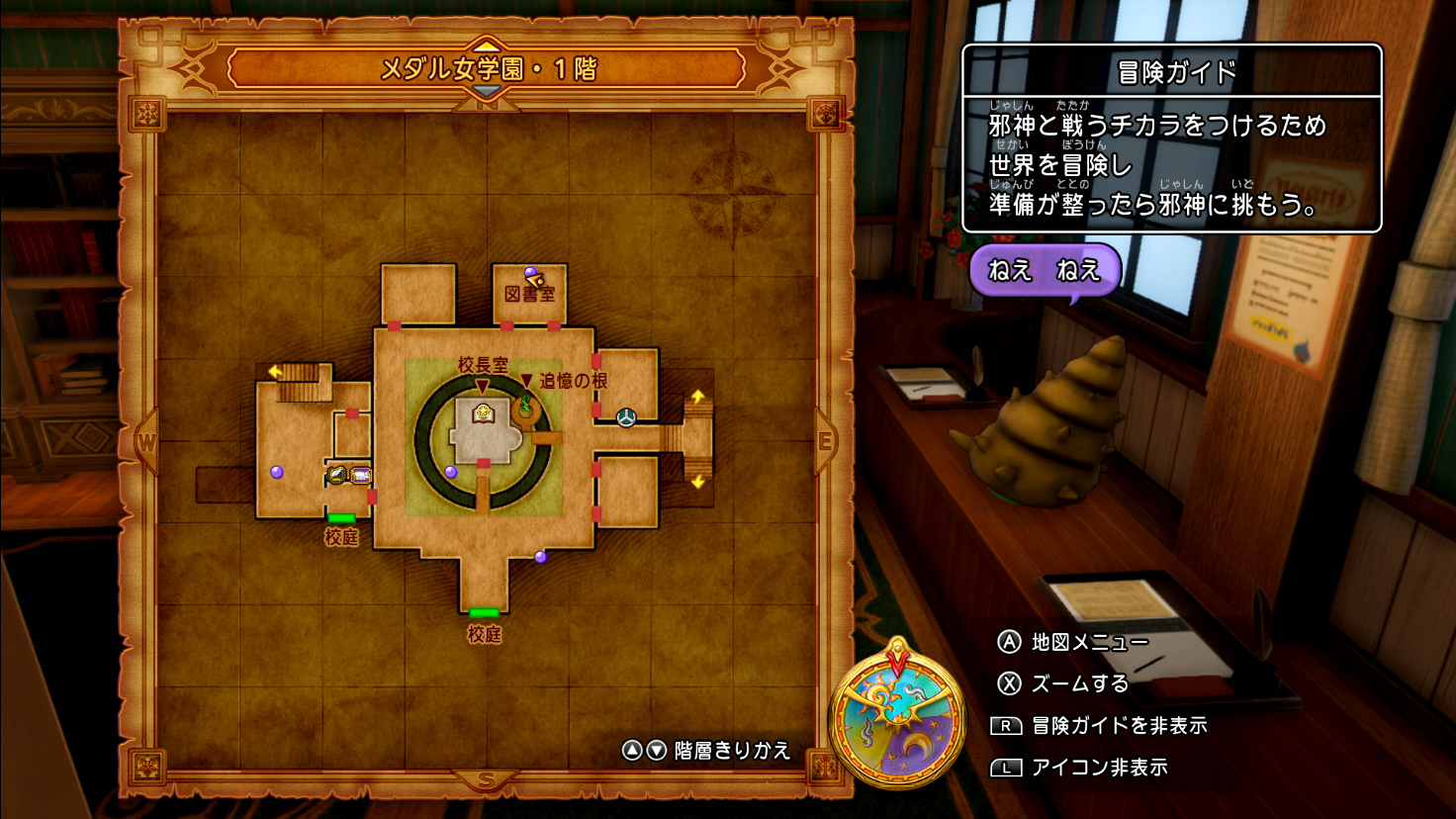
Task: Select the gray zoom travel icon in east corridor
Action: pos(627,419)
